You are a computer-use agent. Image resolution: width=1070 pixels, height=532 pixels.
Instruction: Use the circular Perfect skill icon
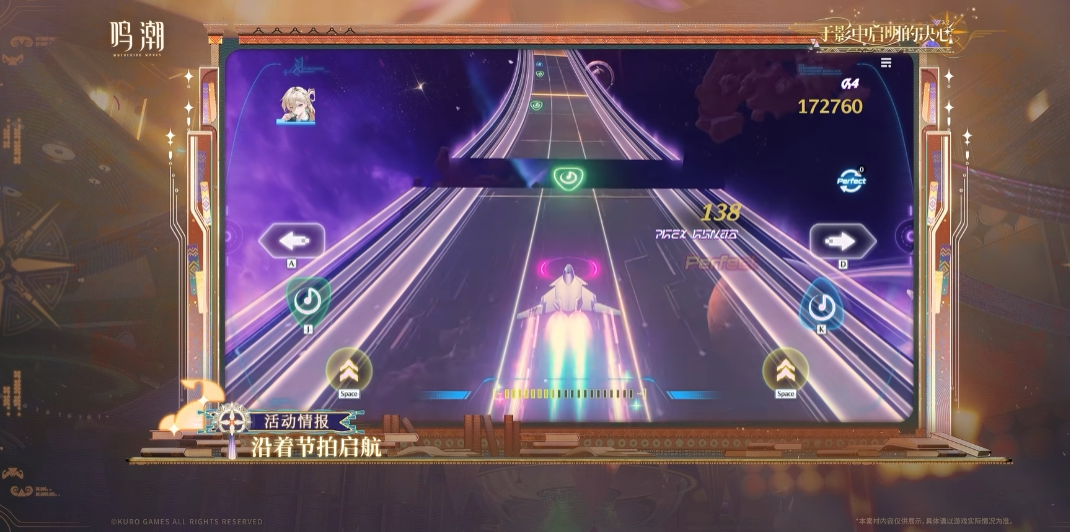pos(851,181)
